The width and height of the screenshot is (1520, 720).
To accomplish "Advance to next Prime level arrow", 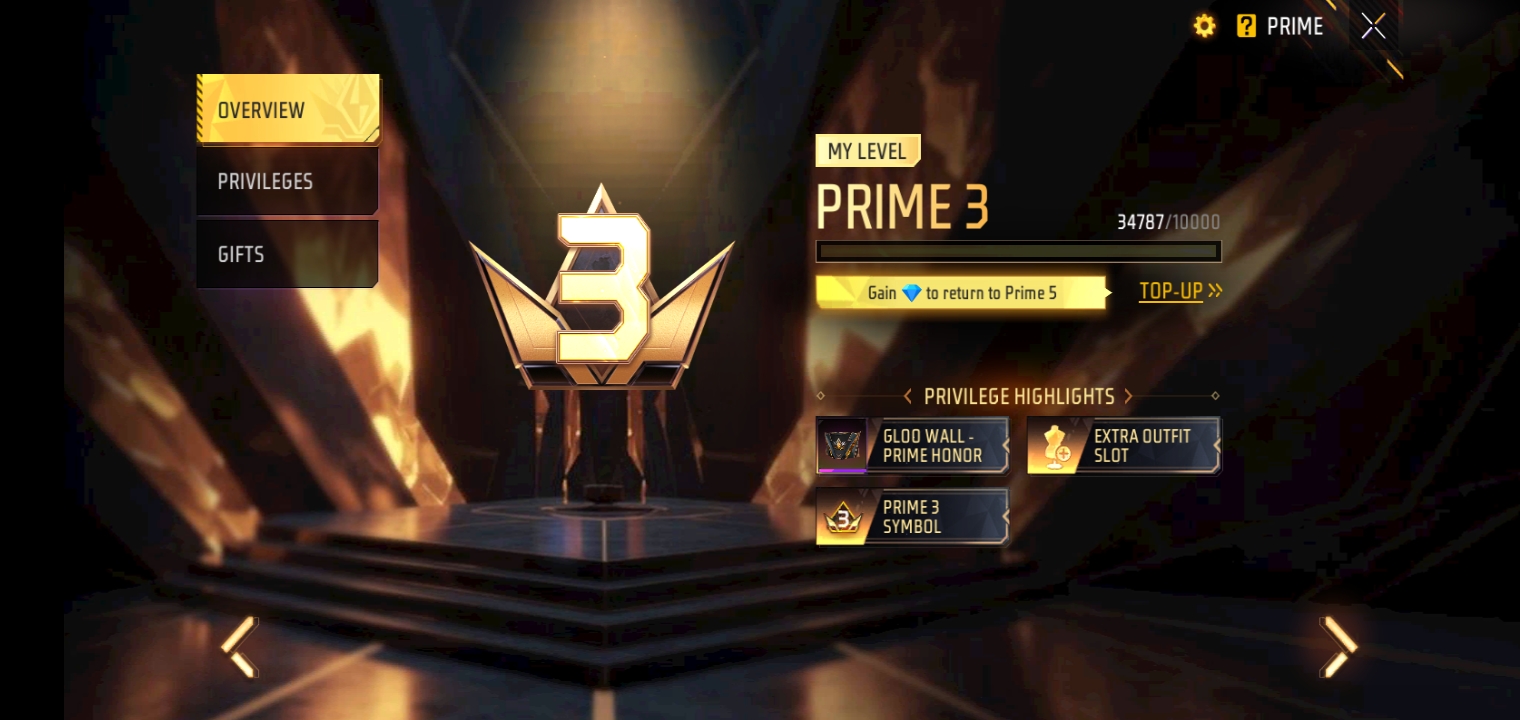I will [1338, 647].
